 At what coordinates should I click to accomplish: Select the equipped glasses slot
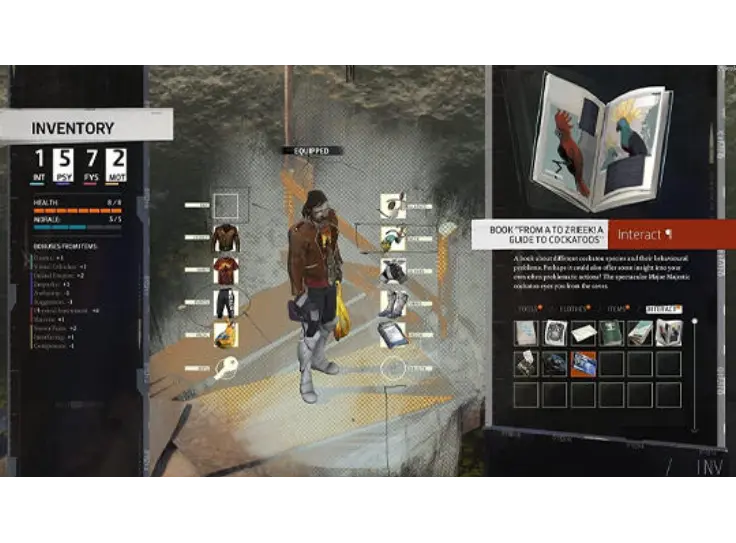click(393, 206)
